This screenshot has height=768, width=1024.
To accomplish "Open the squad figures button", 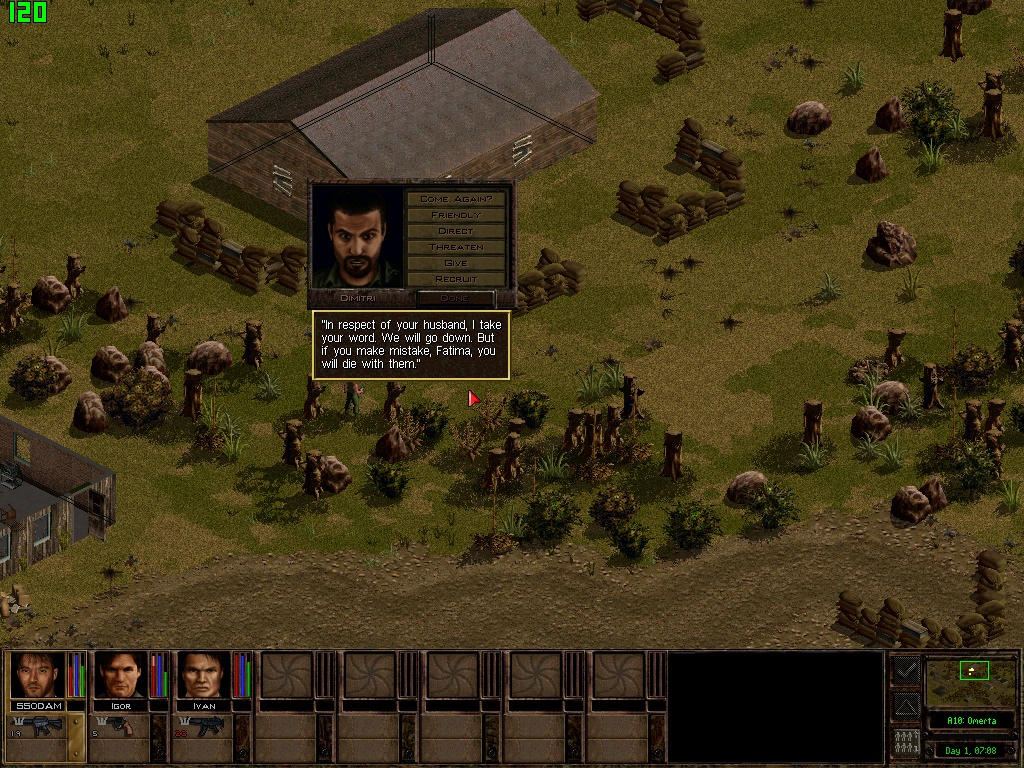I will (905, 743).
